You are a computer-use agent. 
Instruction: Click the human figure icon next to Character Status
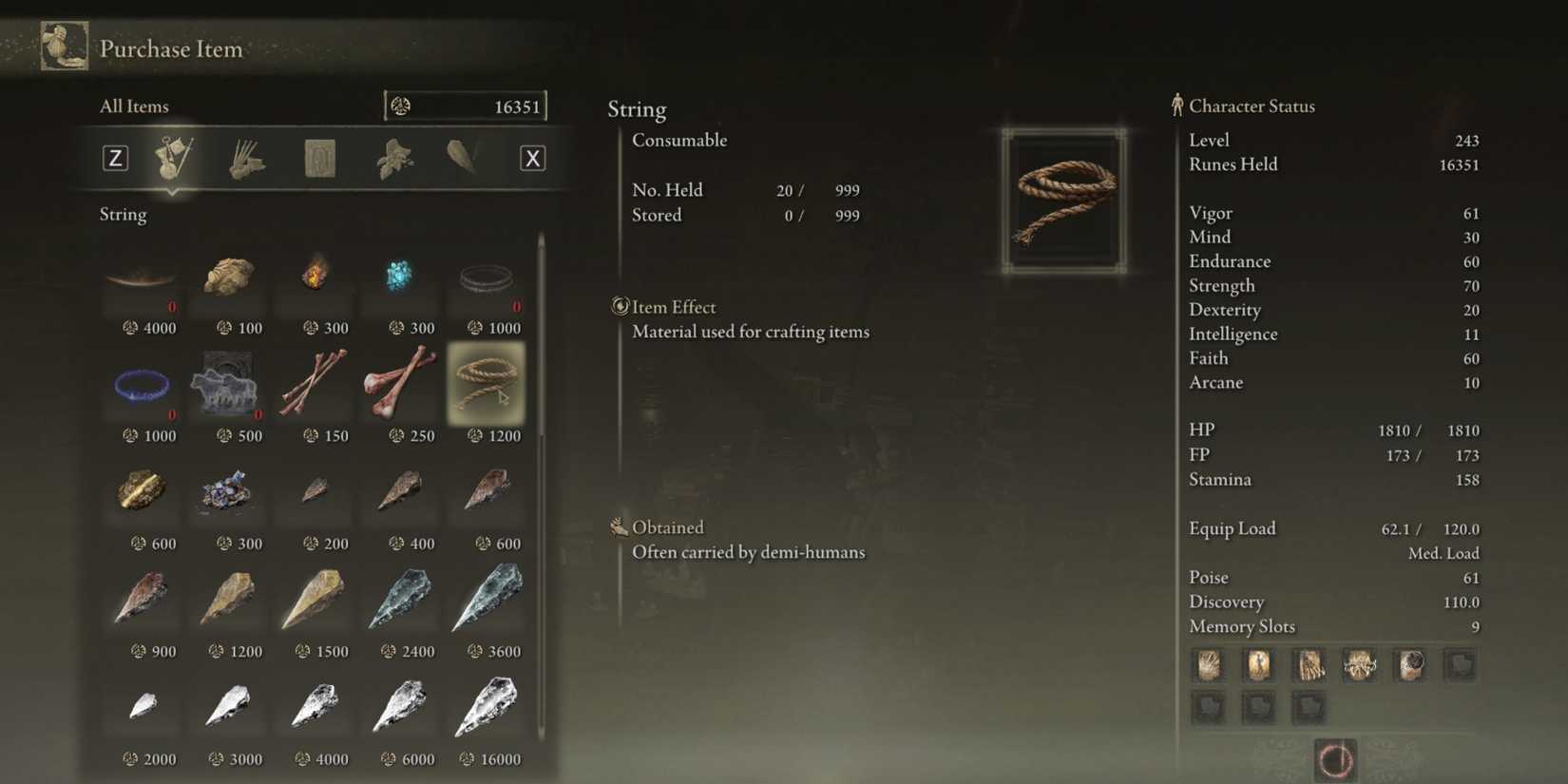1176,105
